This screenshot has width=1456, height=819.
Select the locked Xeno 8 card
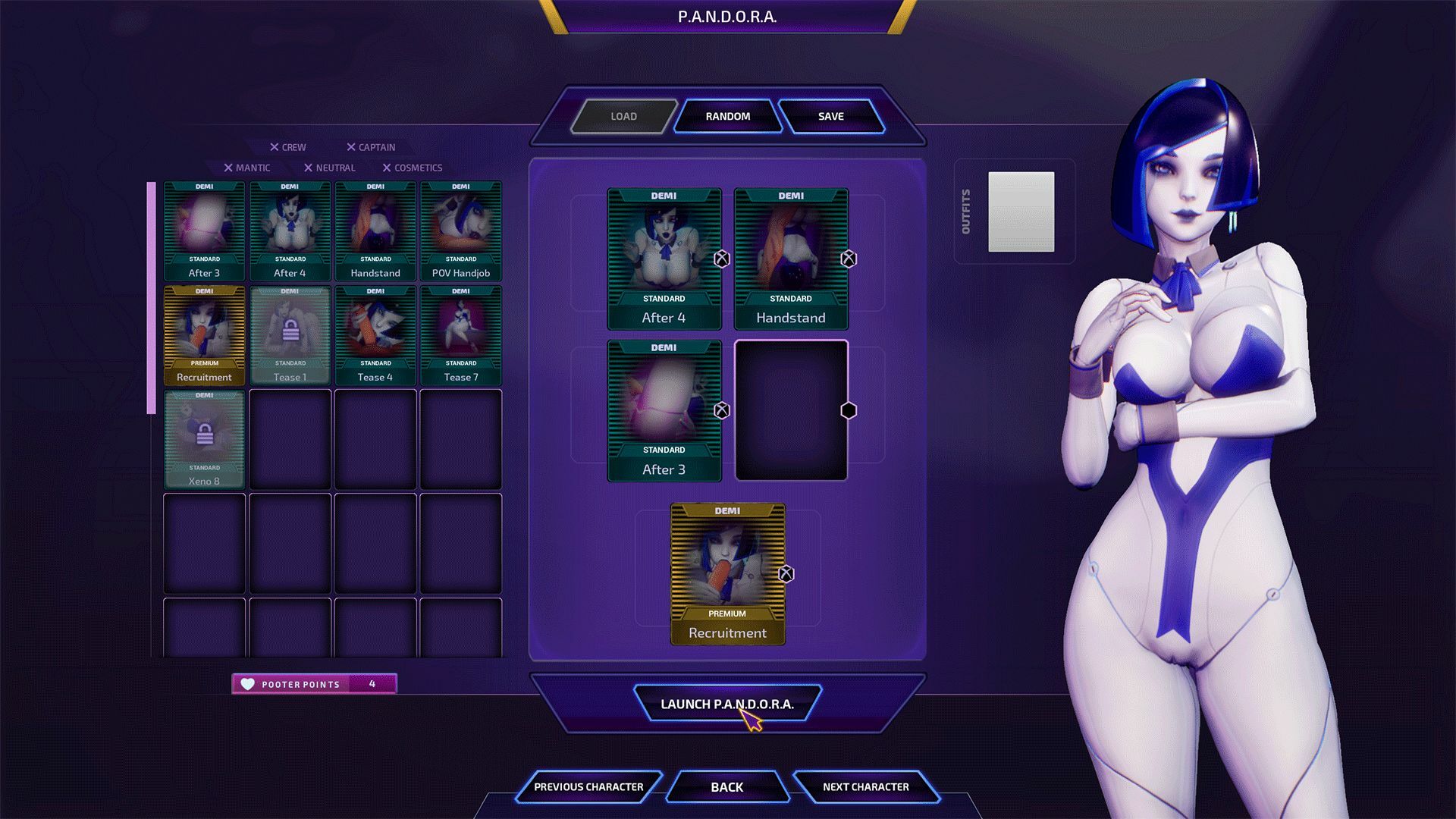coord(204,439)
